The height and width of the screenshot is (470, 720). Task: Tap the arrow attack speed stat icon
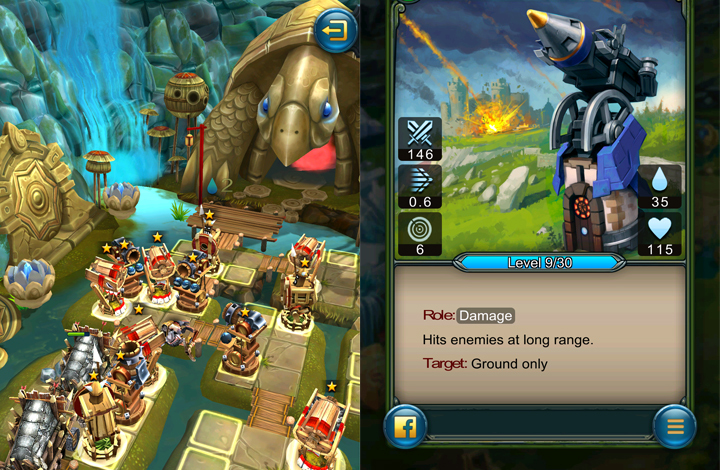tap(419, 180)
